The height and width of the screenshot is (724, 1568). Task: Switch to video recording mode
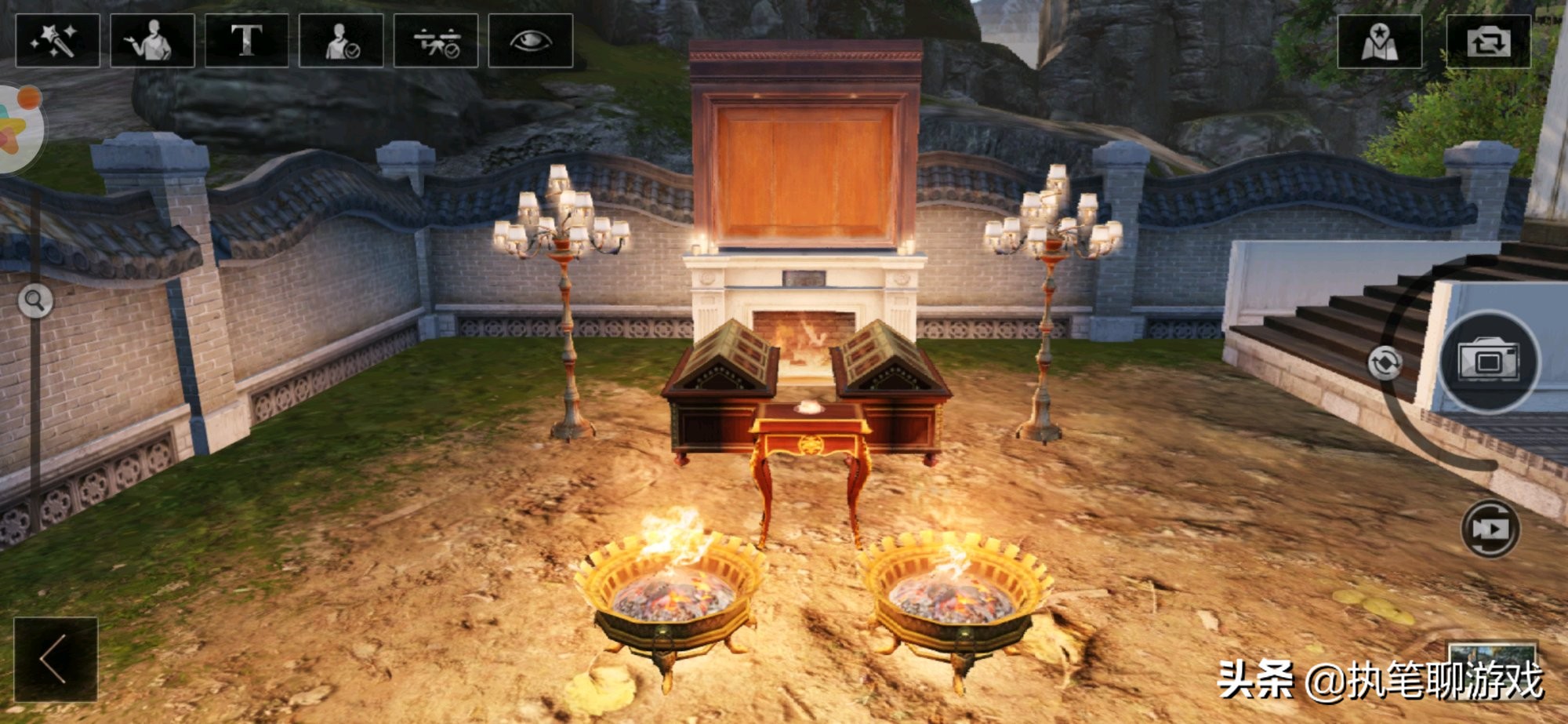pos(1490,529)
